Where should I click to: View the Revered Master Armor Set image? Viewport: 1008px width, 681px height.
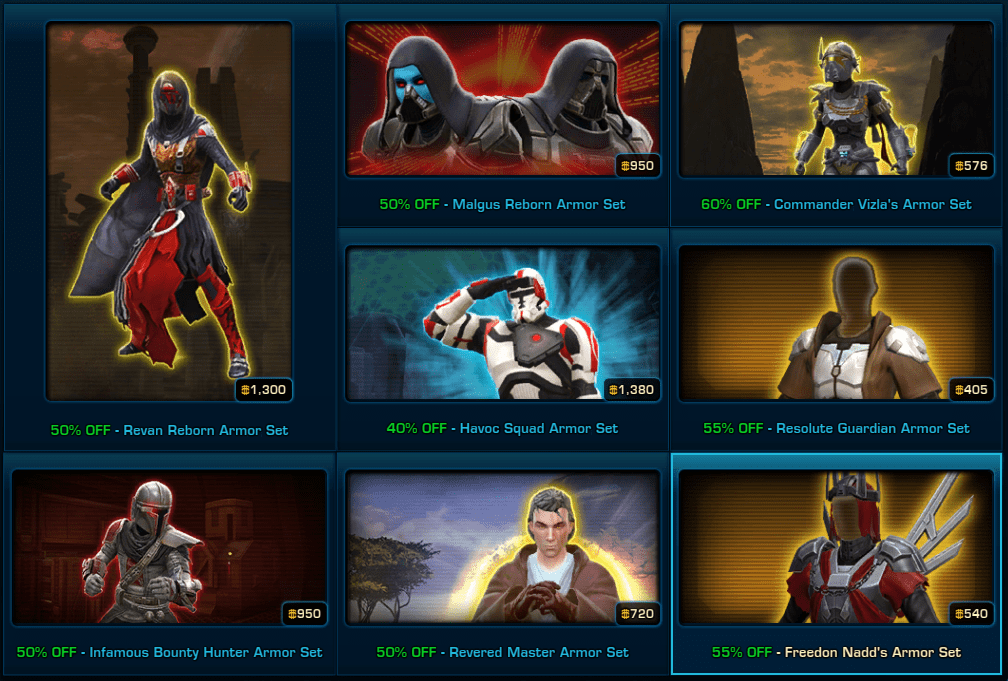502,547
